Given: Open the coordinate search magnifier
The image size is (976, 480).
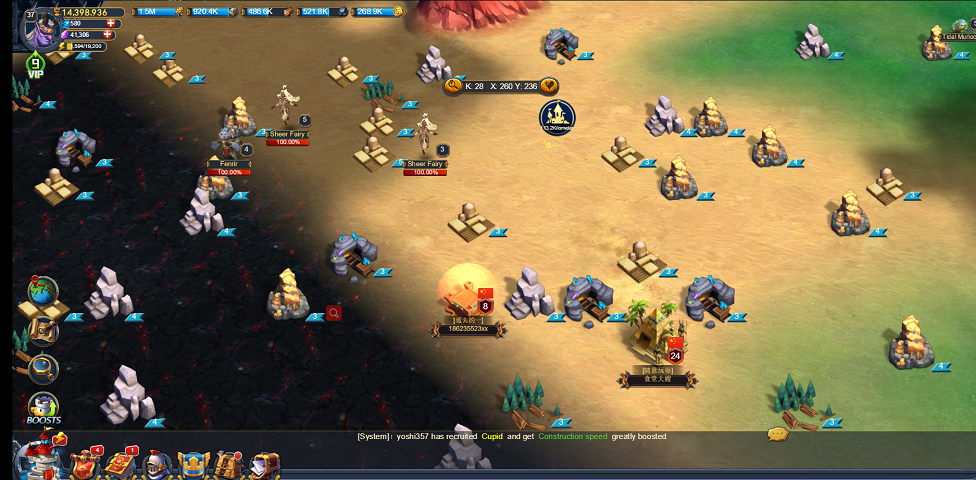Looking at the screenshot, I should tap(453, 86).
